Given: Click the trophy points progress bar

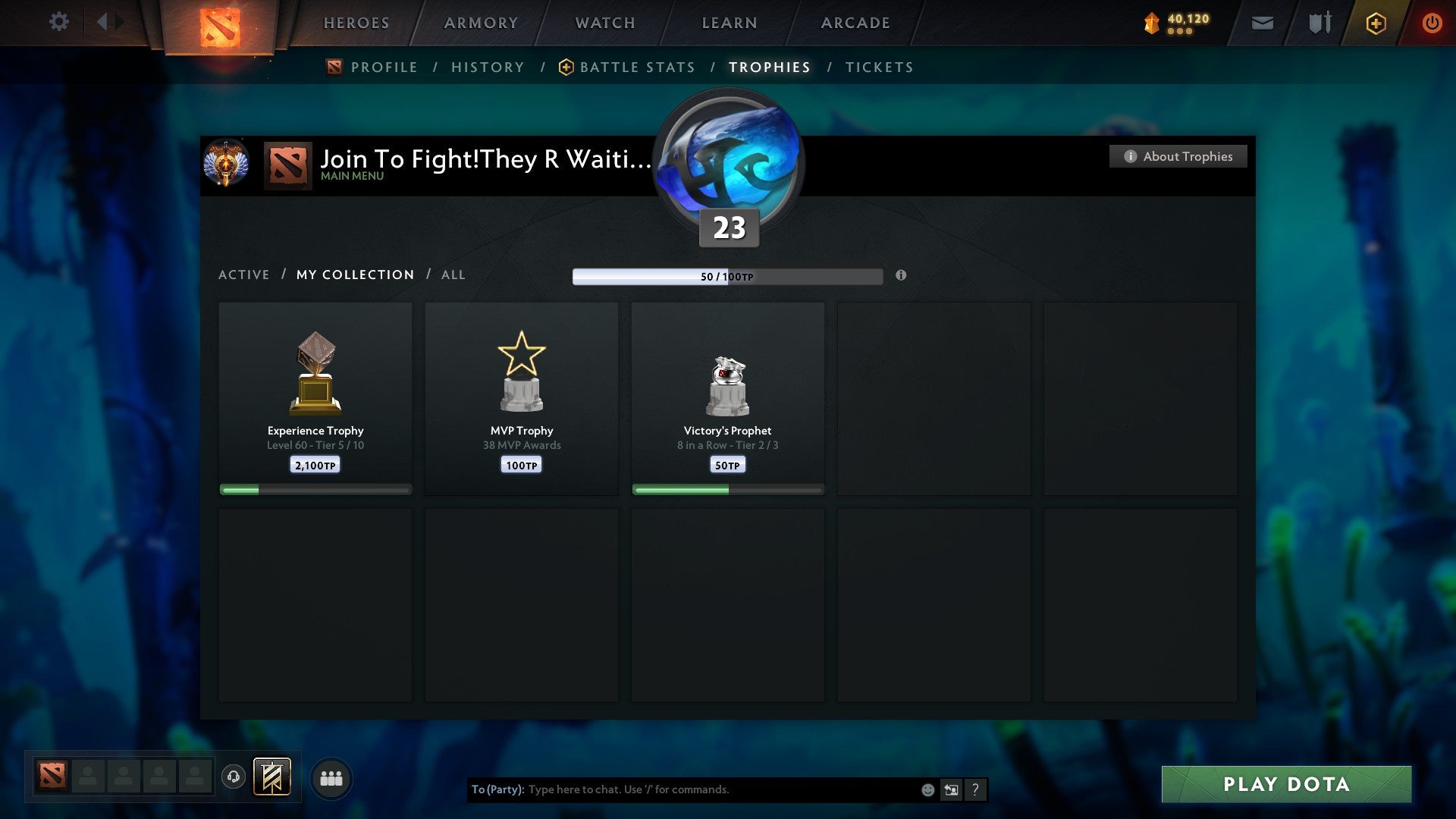Looking at the screenshot, I should point(726,276).
